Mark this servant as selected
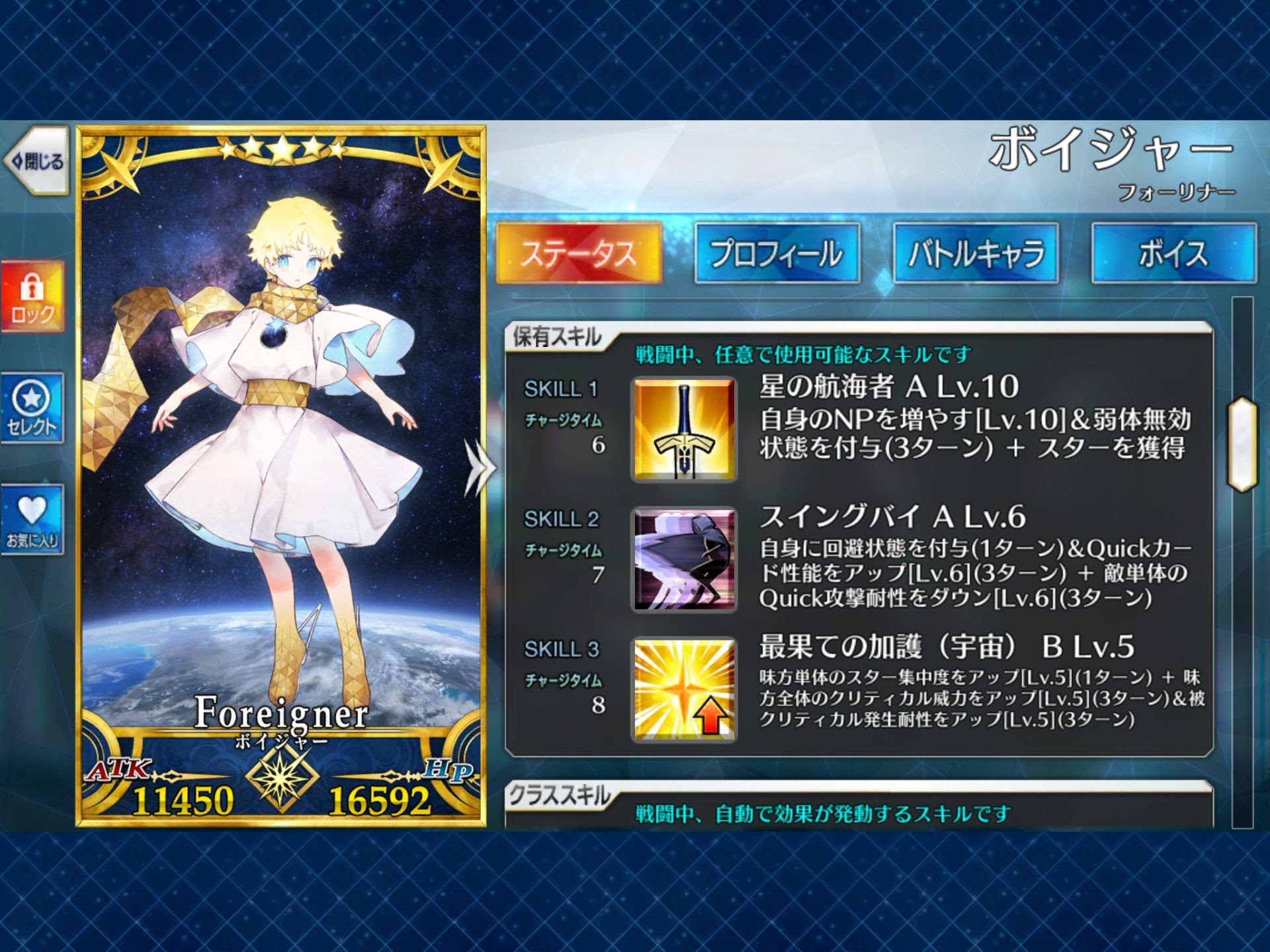Screen dimensions: 1270x952 click(32, 403)
